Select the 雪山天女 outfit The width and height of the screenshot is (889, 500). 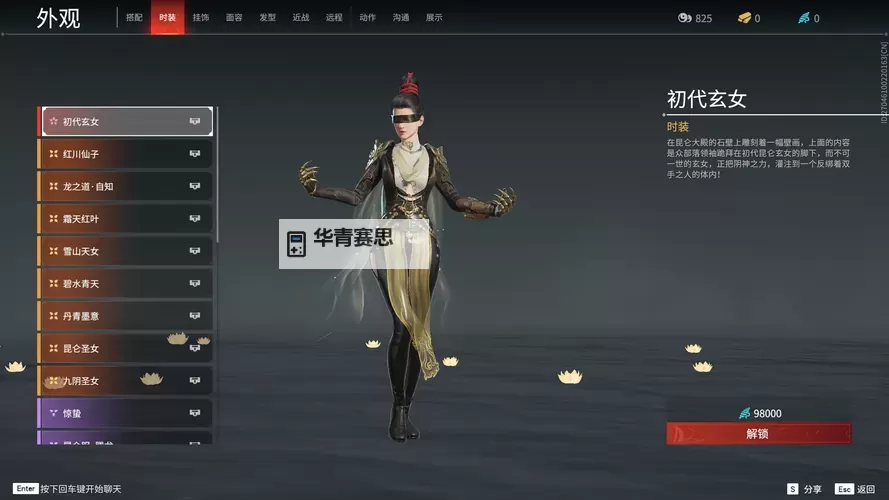(x=125, y=251)
